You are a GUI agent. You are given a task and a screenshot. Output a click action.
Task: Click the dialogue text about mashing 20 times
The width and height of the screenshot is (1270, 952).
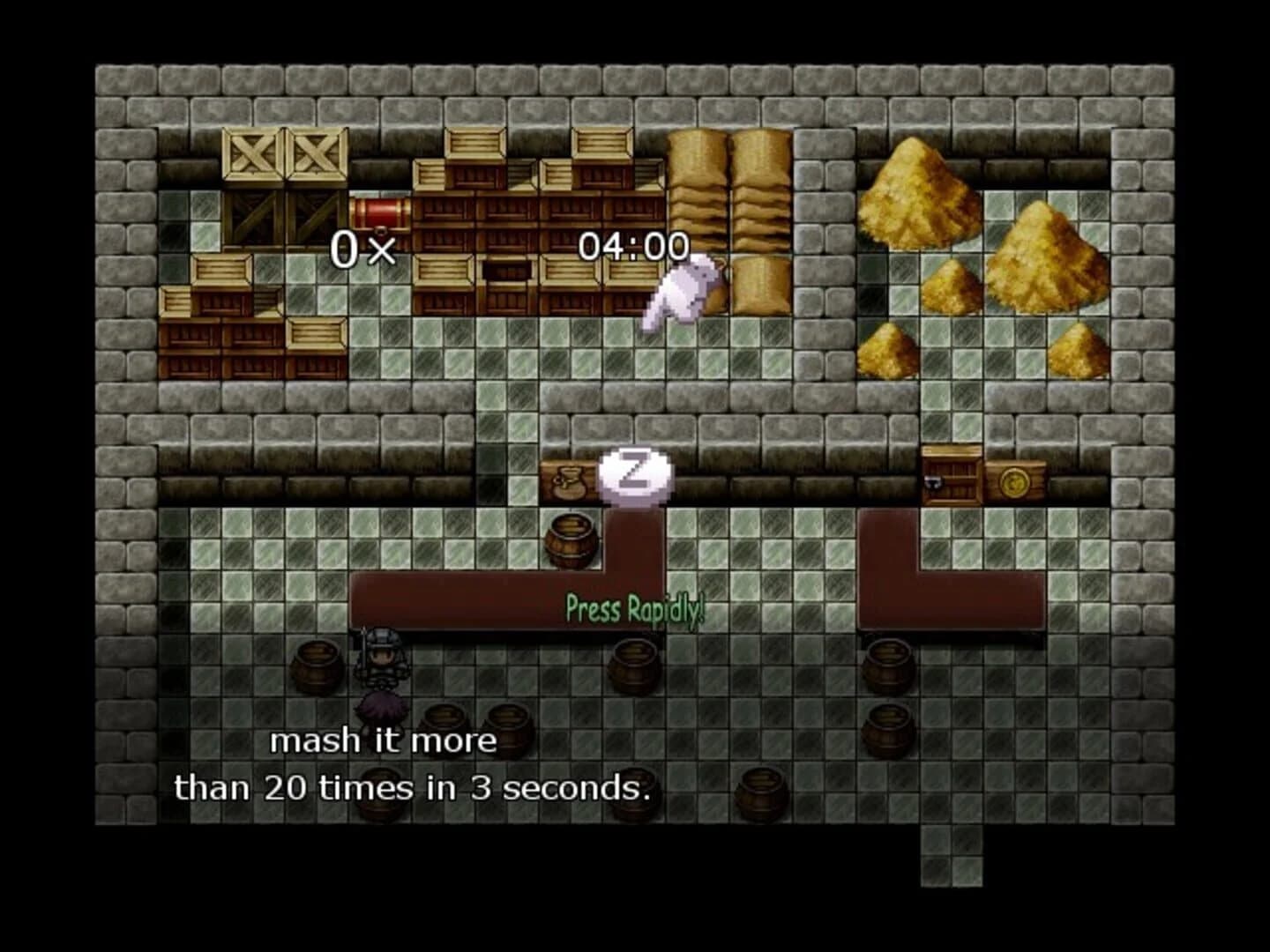coord(415,762)
